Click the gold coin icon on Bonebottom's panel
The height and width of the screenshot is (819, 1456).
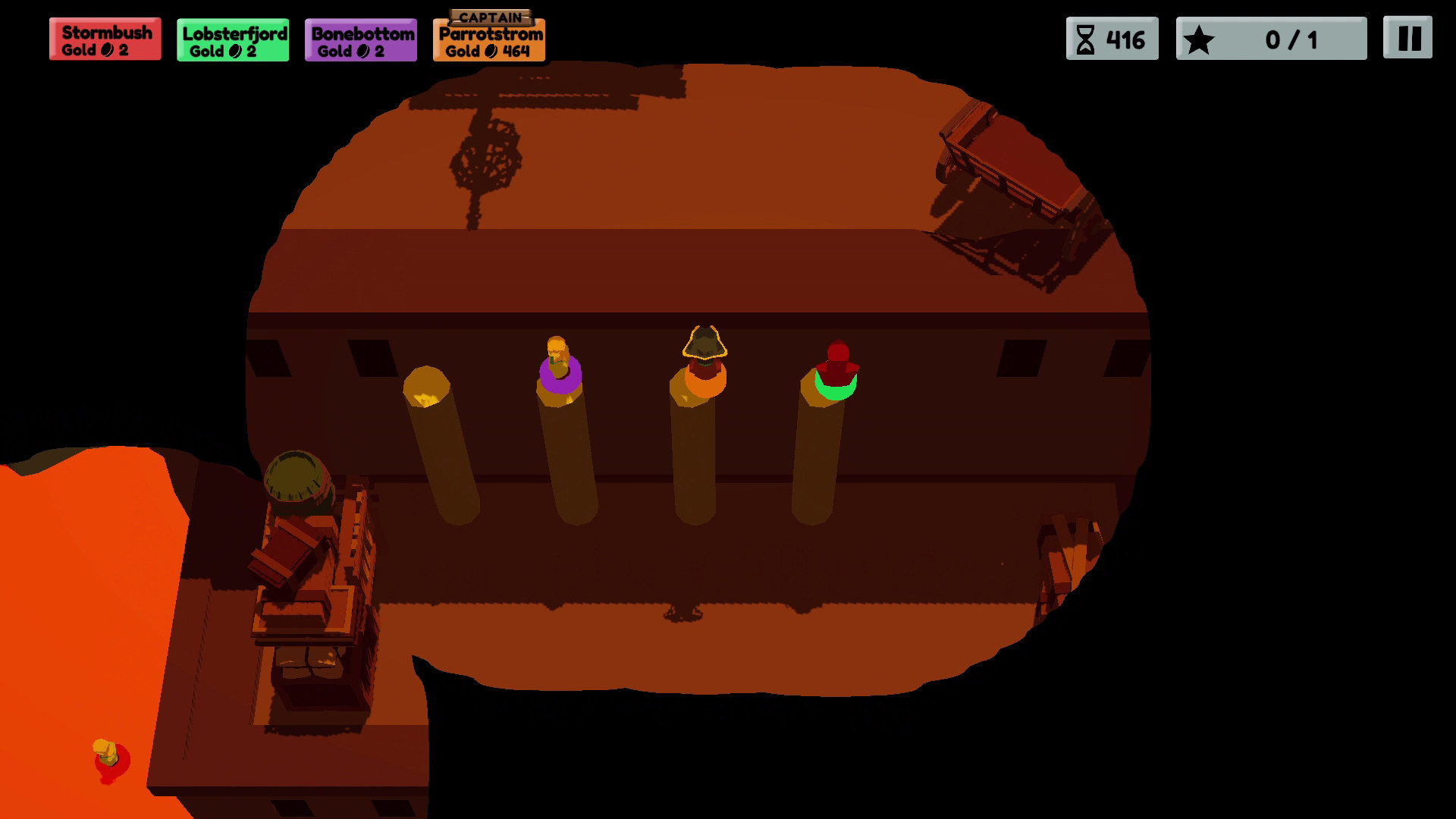point(362,52)
